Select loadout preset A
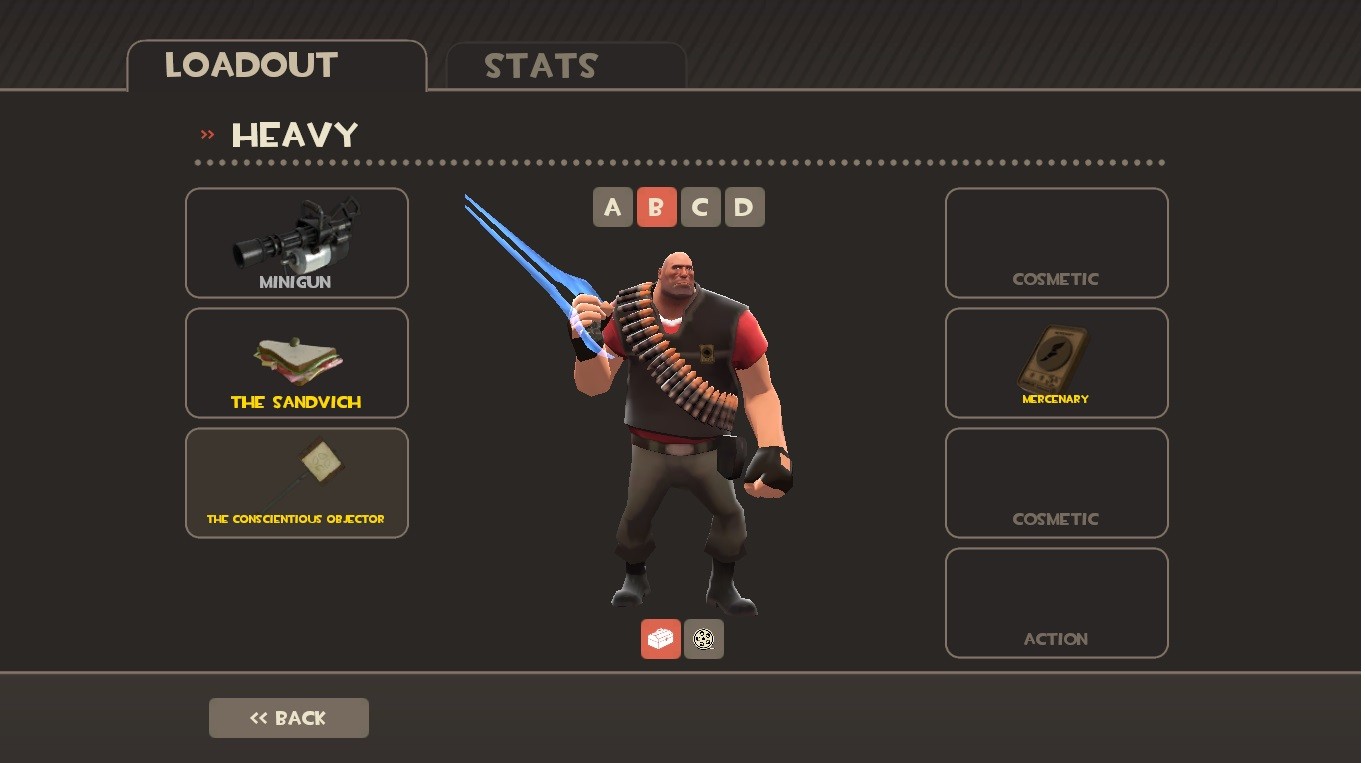 [612, 207]
